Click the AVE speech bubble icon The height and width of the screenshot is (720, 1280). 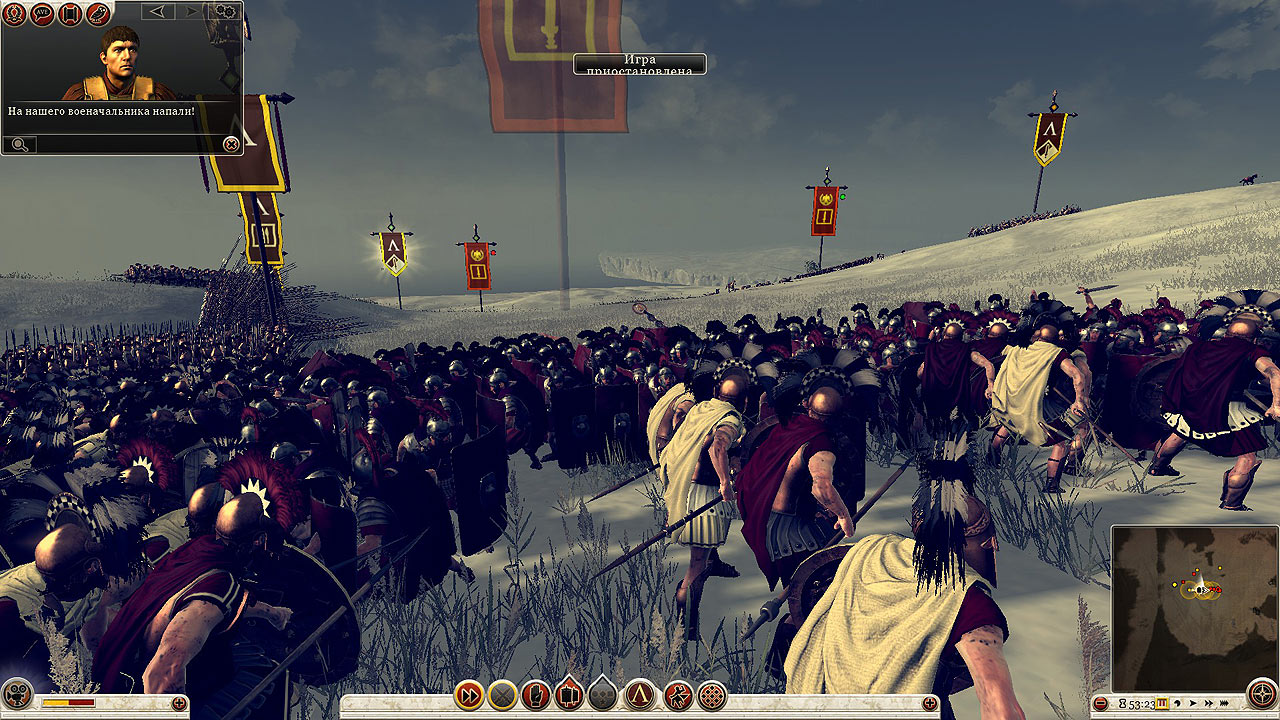coord(42,14)
